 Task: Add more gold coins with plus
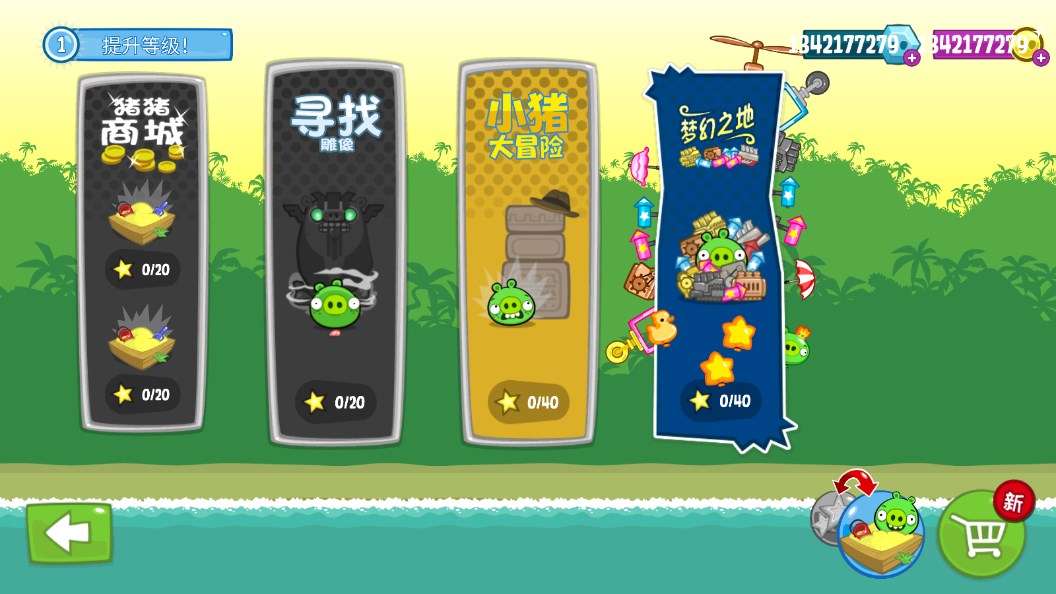[1041, 58]
